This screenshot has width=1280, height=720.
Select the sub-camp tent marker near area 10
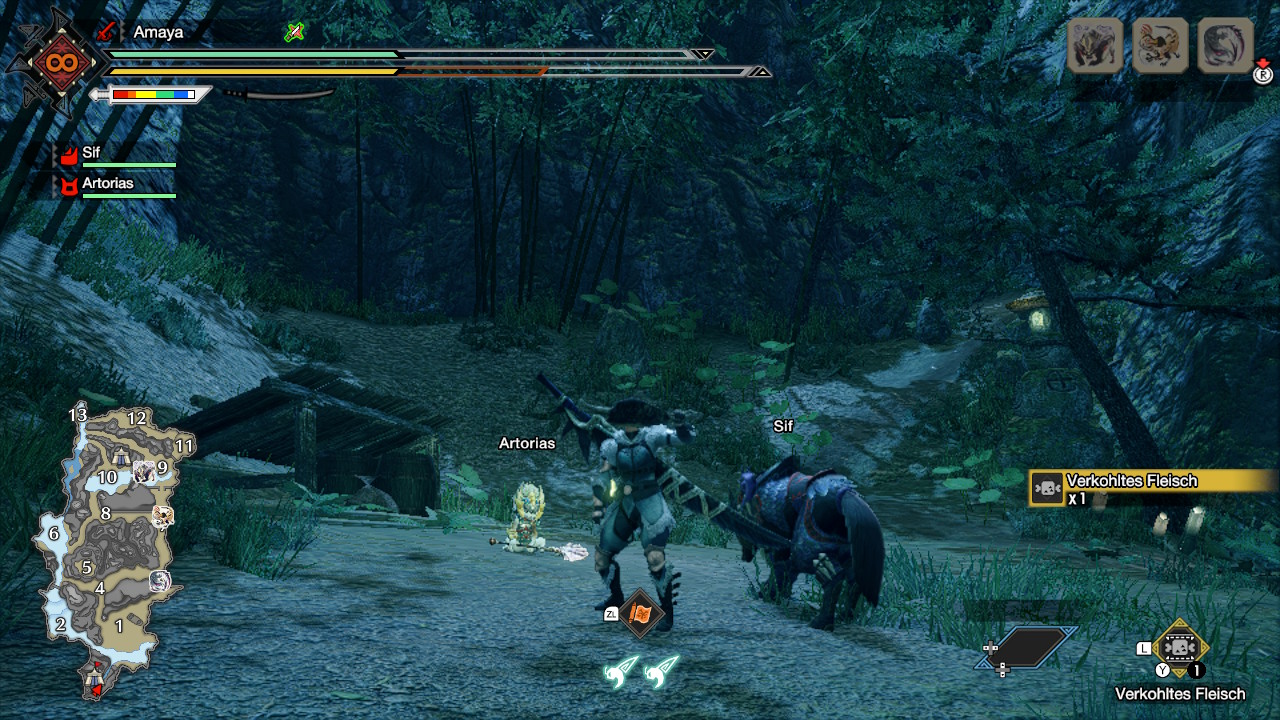point(120,457)
